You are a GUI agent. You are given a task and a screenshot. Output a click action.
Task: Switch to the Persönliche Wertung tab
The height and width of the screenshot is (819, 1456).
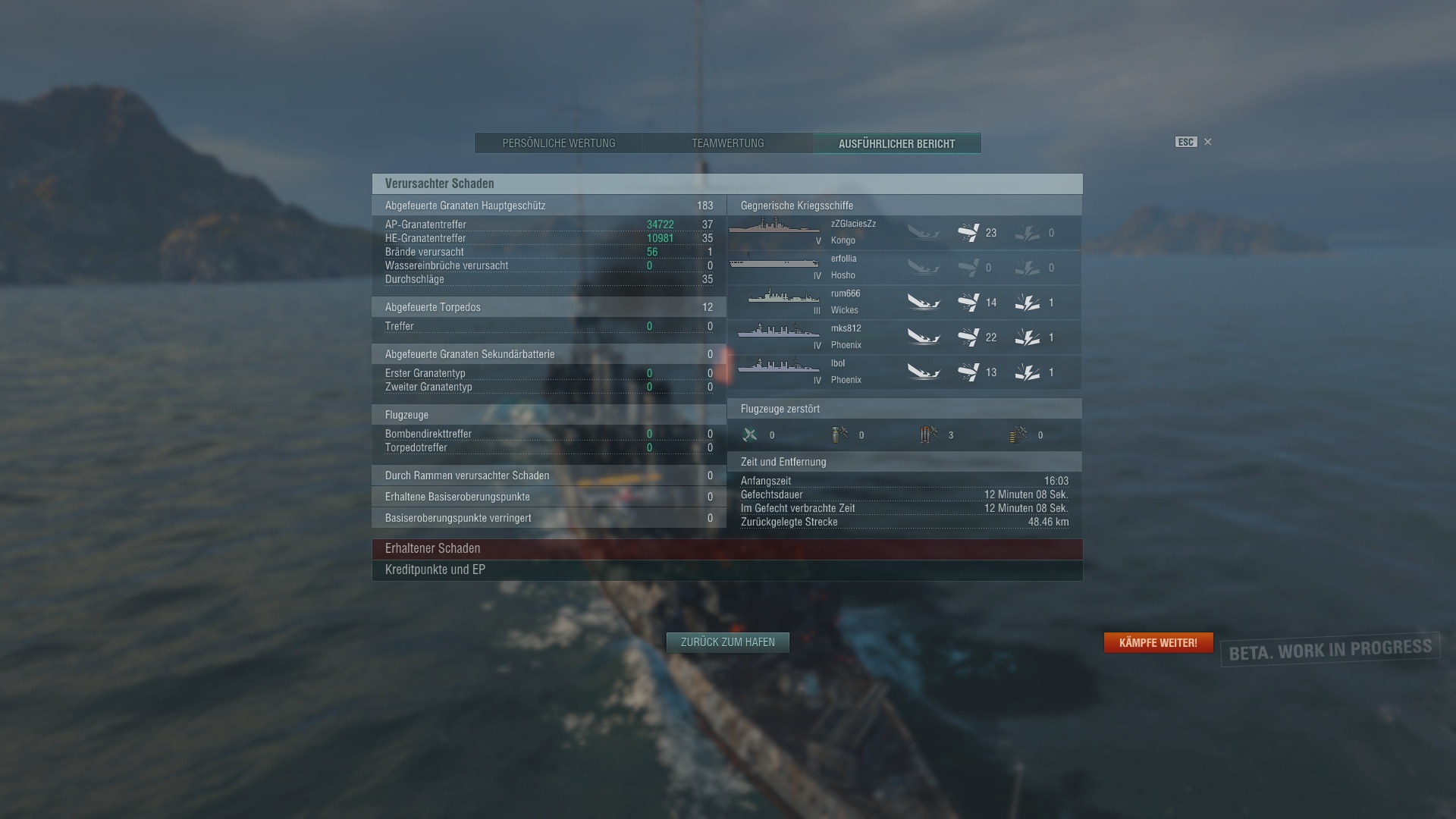point(559,143)
